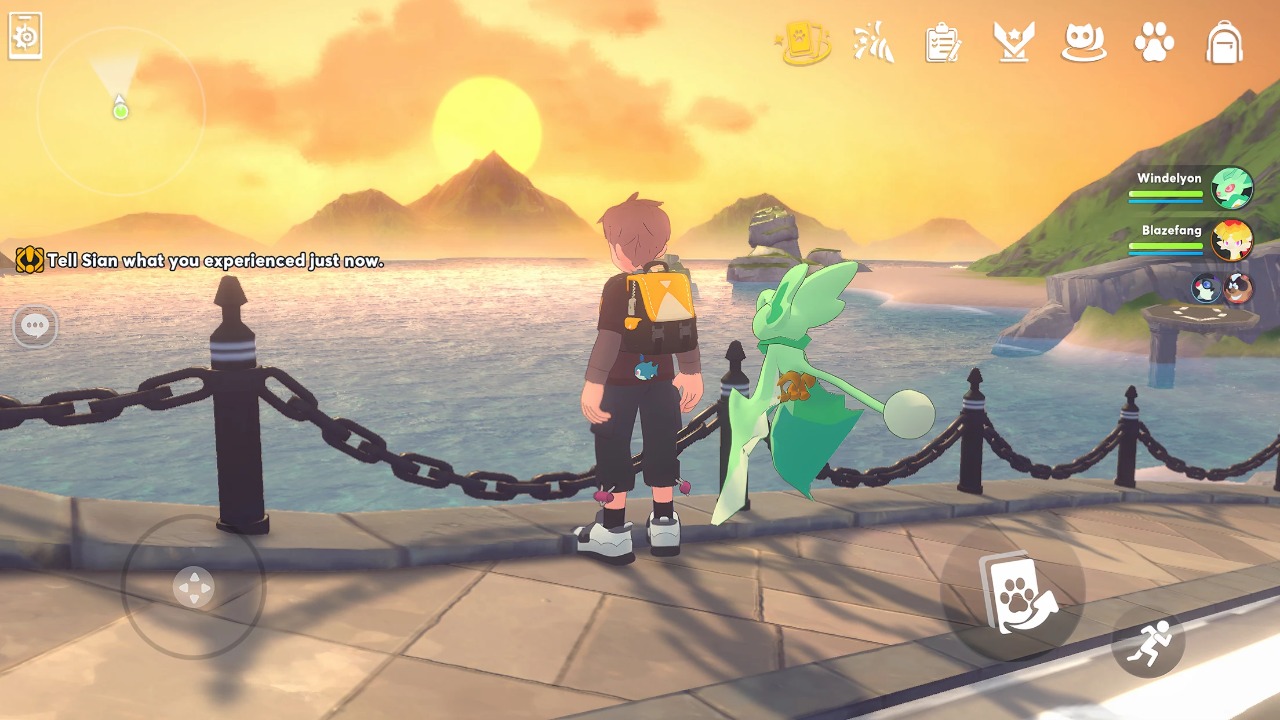Viewport: 1280px width, 720px height.
Task: Open the paw print creature menu
Action: pyautogui.click(x=1154, y=43)
